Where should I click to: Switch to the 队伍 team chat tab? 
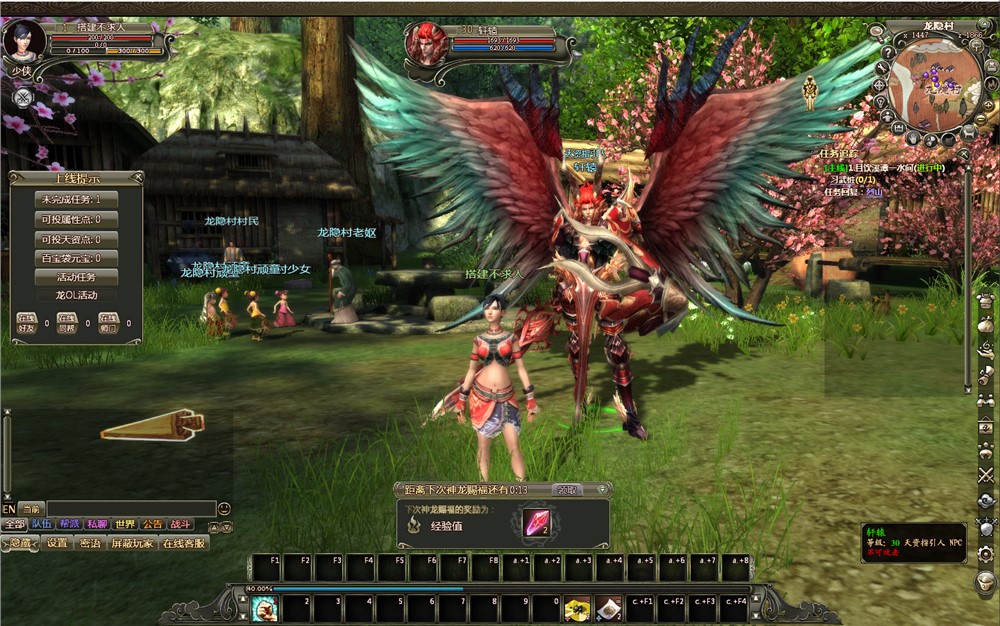pos(41,524)
